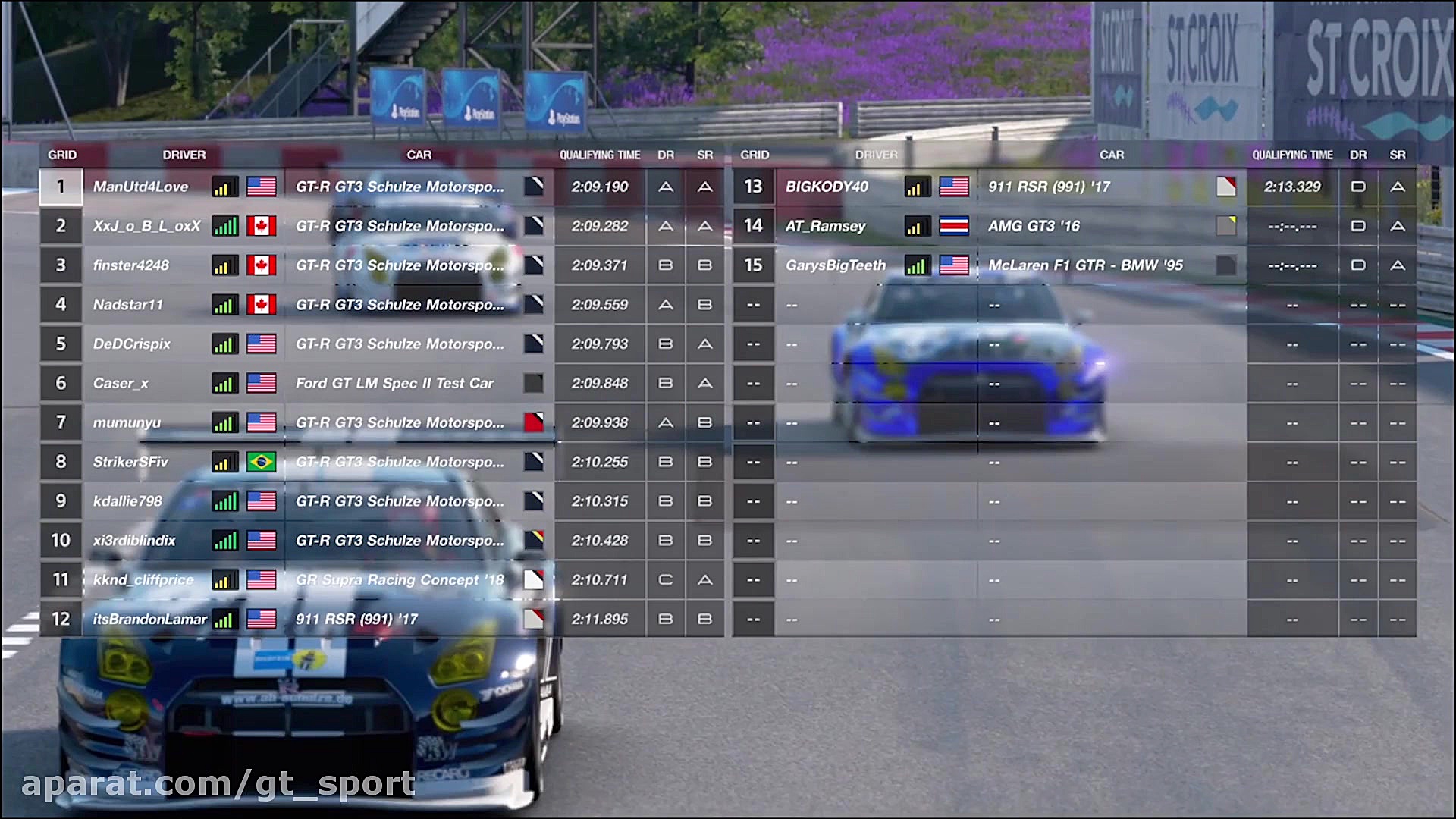Click the livery icon beside Ford GT LM

click(x=535, y=383)
